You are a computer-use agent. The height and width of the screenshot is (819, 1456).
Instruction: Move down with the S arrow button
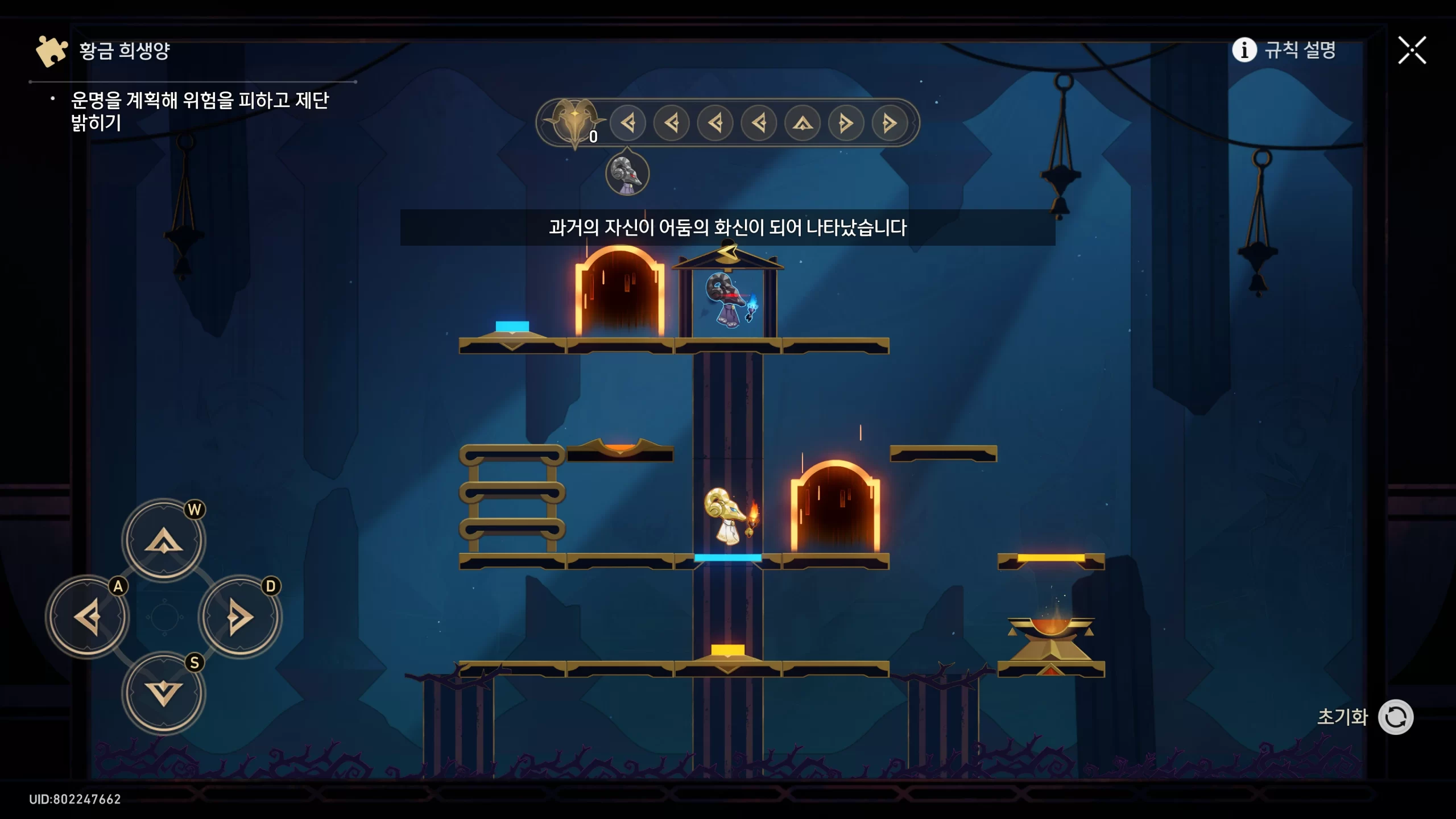164,693
